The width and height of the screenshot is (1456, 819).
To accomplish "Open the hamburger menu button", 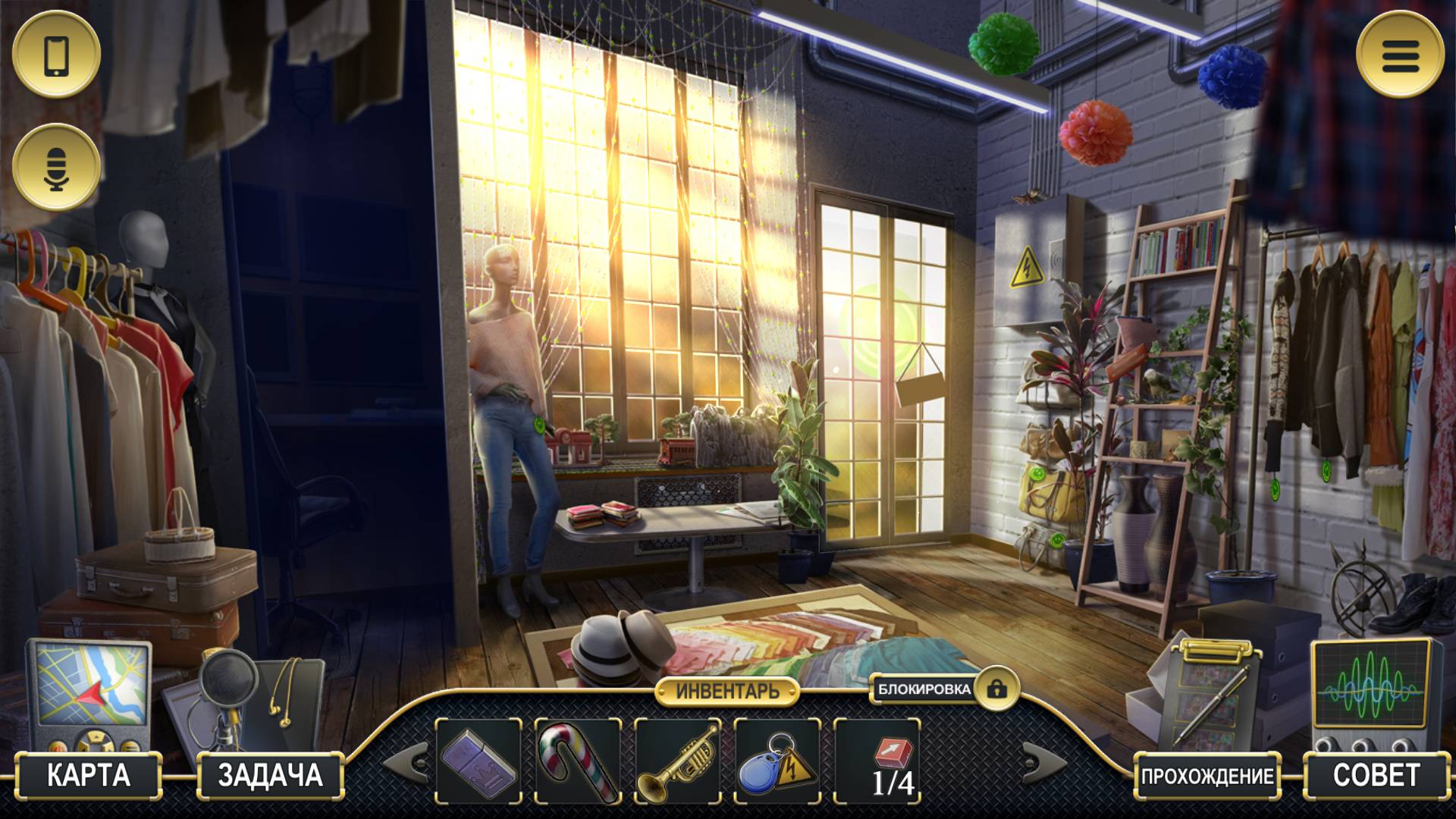I will point(1400,55).
